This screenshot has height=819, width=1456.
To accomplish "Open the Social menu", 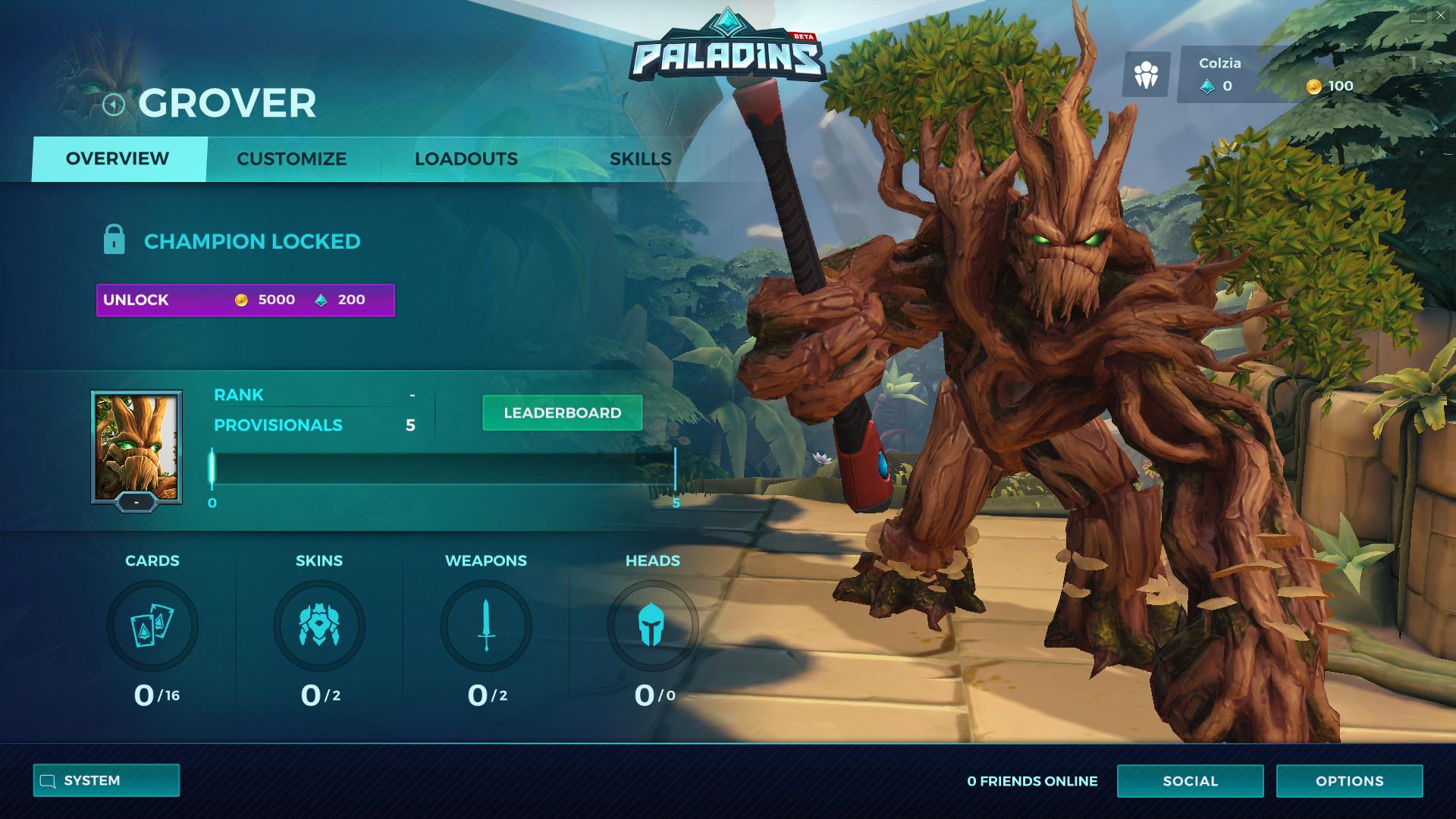I will click(1190, 781).
